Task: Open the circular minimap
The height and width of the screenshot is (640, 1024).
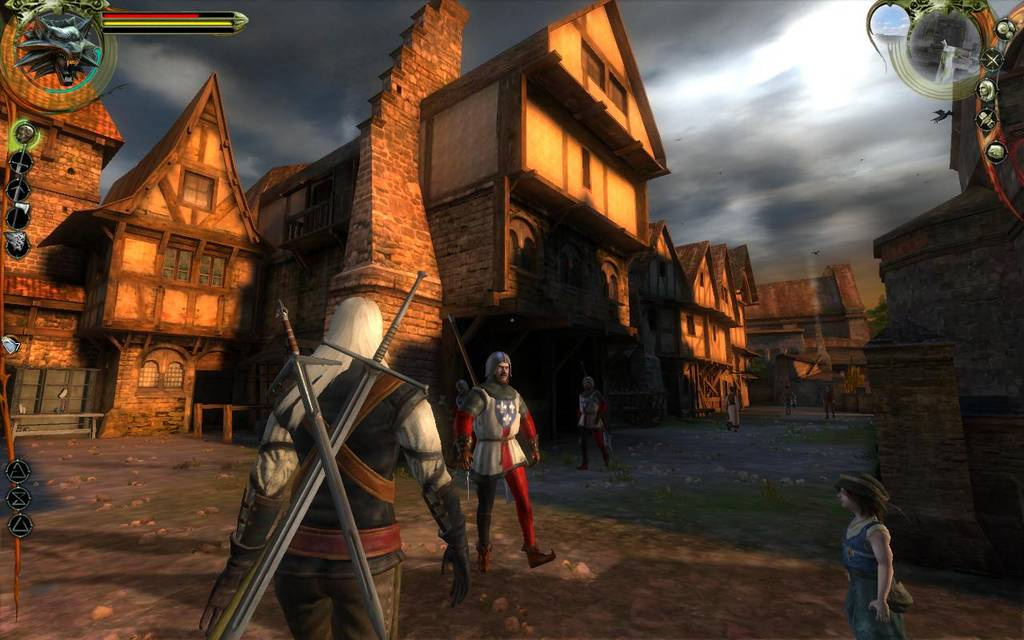Action: [943, 44]
